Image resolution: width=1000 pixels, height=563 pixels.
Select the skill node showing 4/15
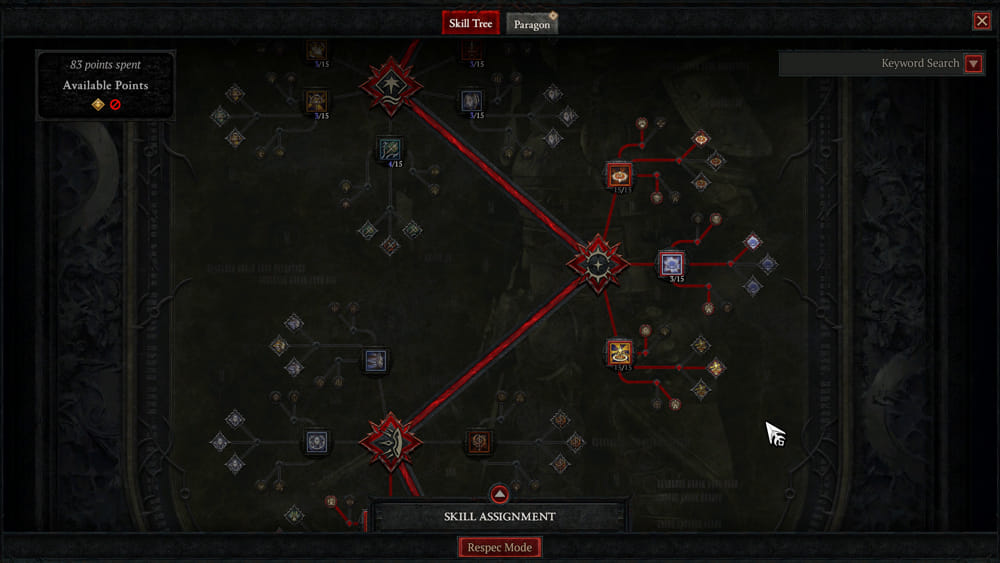[x=390, y=150]
